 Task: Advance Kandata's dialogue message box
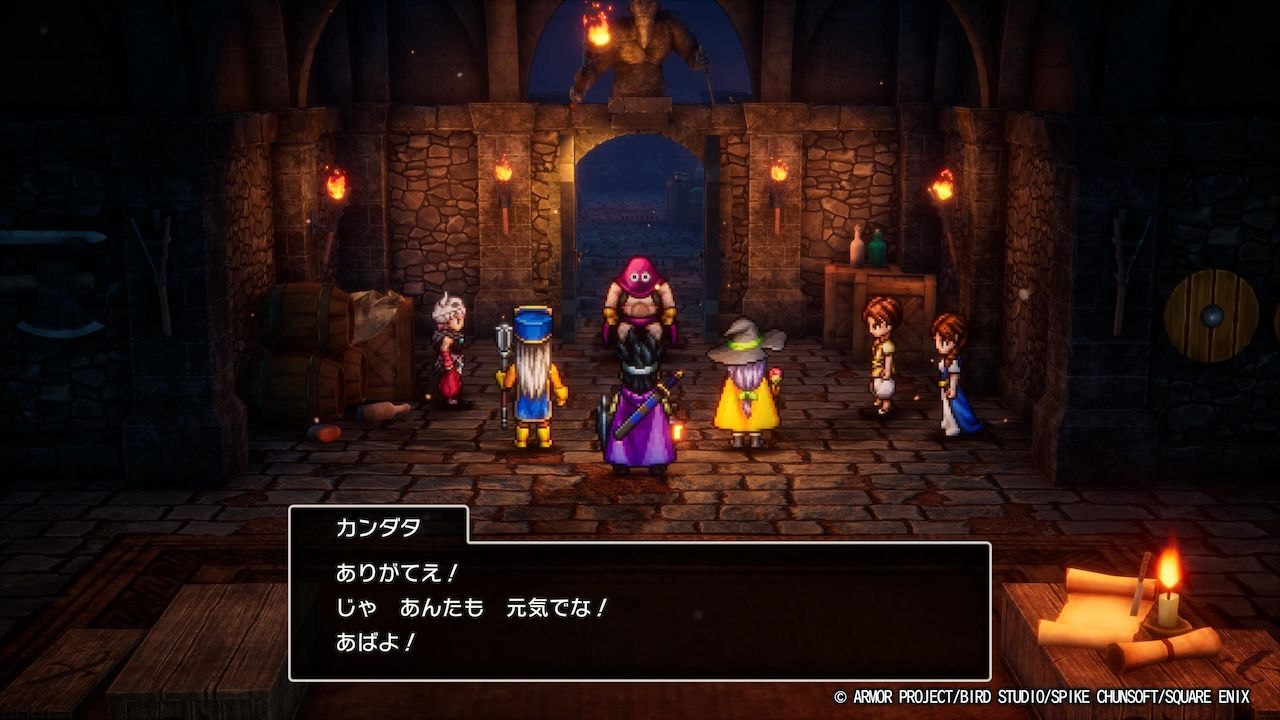pos(640,610)
